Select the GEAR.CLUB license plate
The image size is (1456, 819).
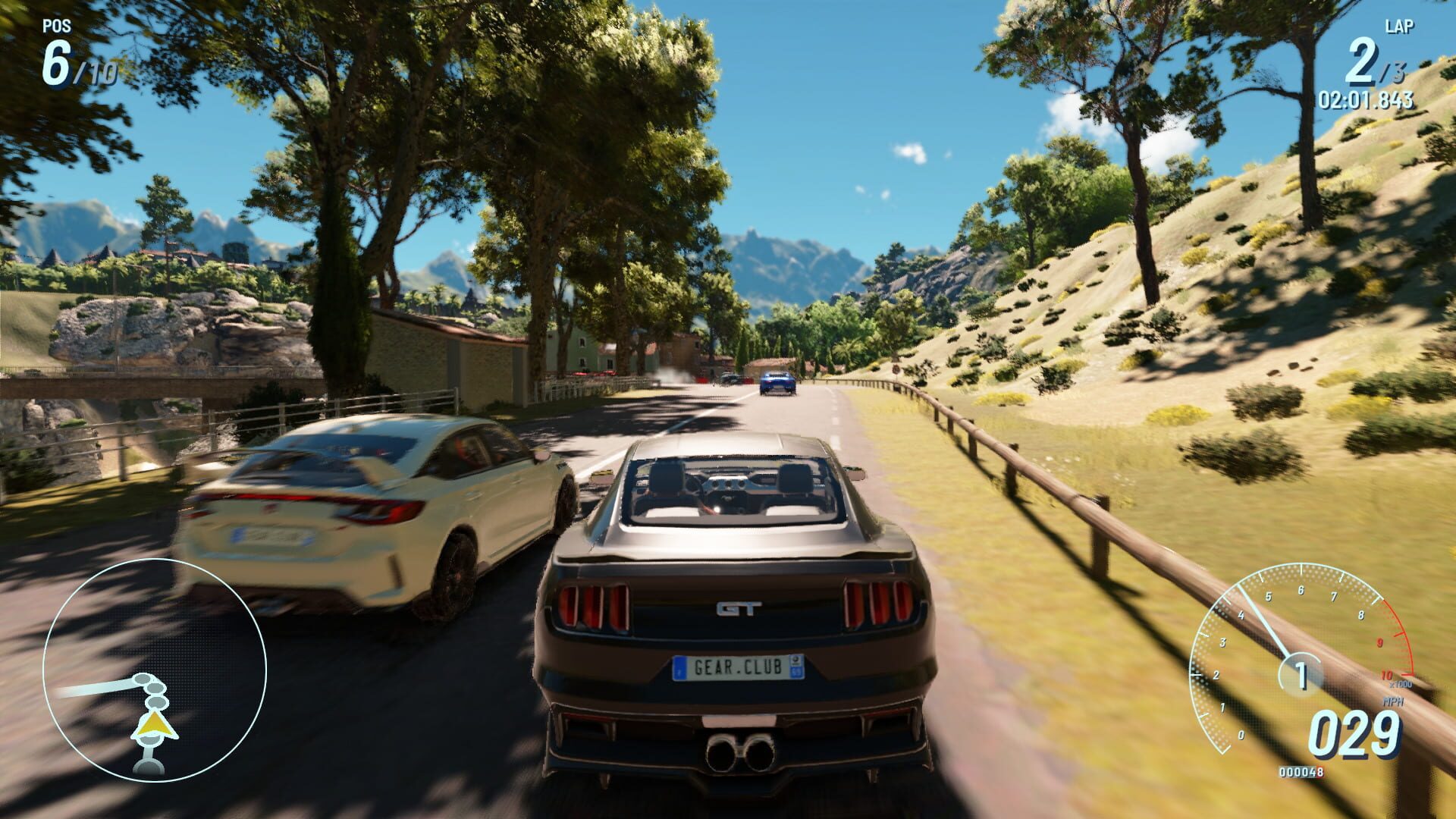[x=741, y=665]
